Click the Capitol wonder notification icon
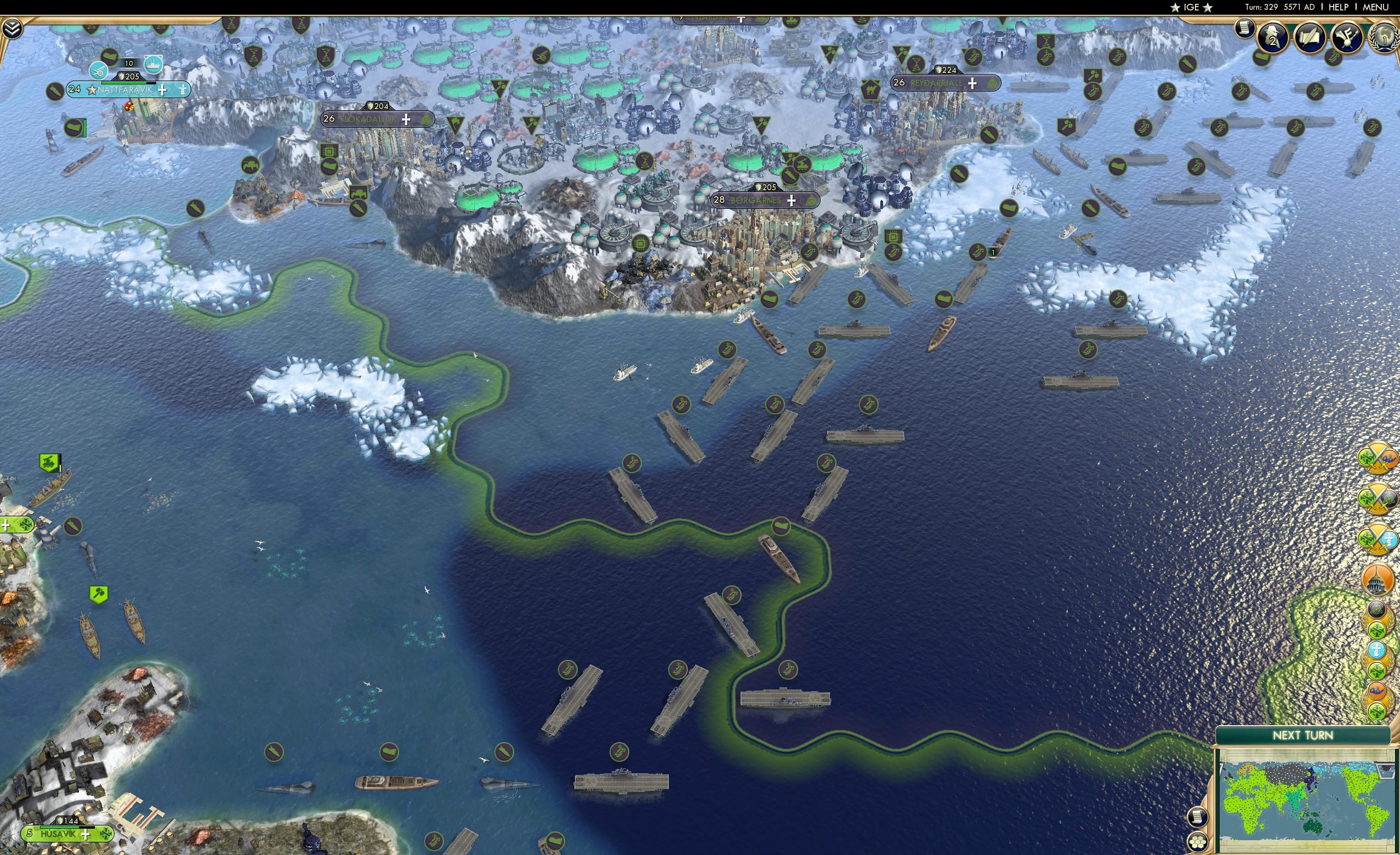1400x855 pixels. coord(1379,579)
